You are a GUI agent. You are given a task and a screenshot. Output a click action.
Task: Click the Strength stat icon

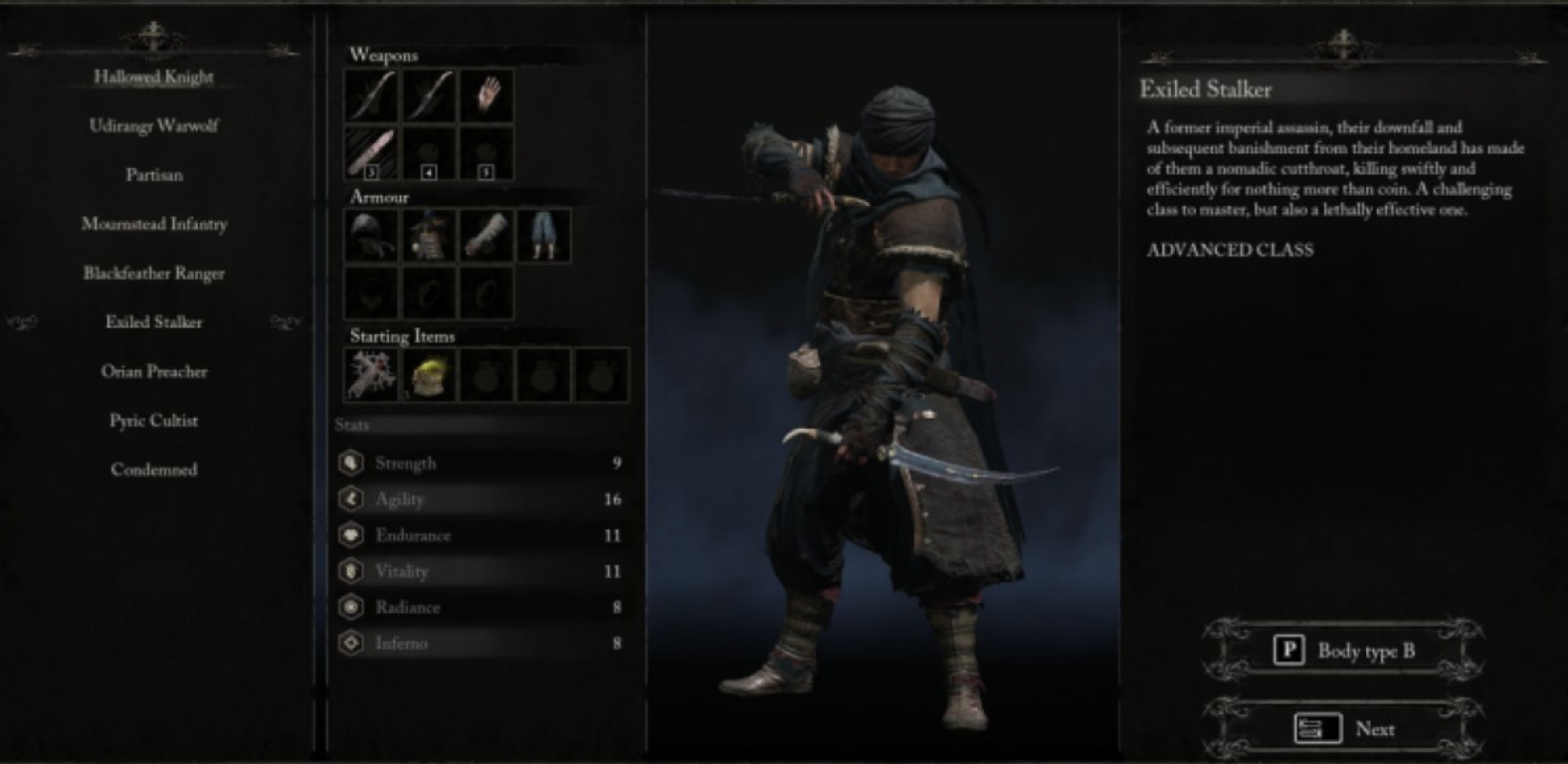pos(350,463)
